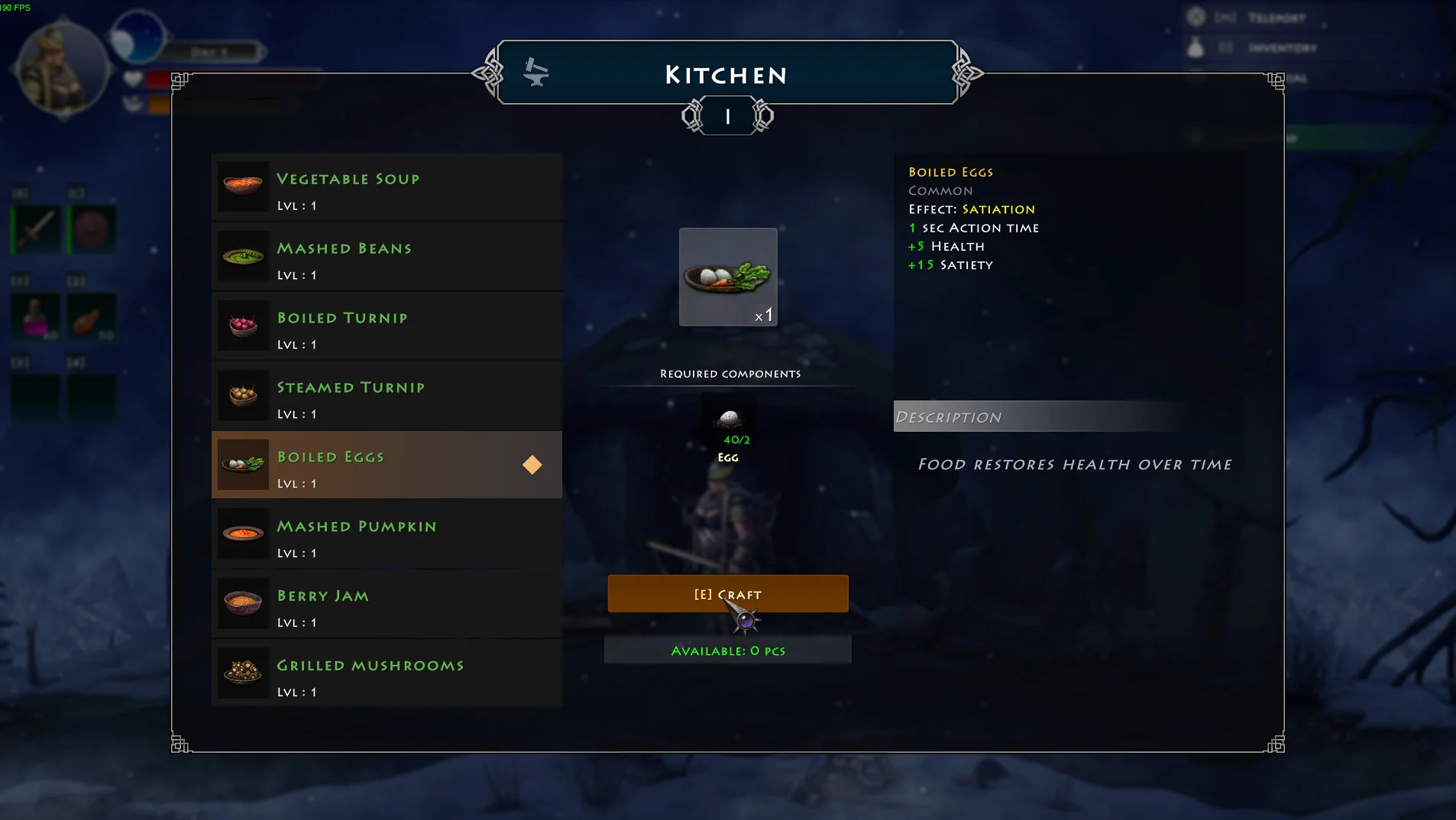Select the Kitchen tier I tab
The width and height of the screenshot is (1456, 820).
tap(727, 117)
